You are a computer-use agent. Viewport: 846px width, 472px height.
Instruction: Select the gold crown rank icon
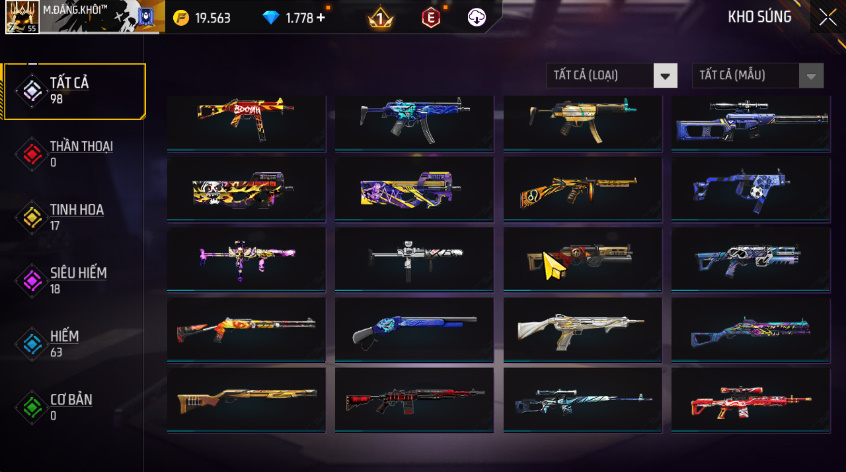click(x=380, y=18)
